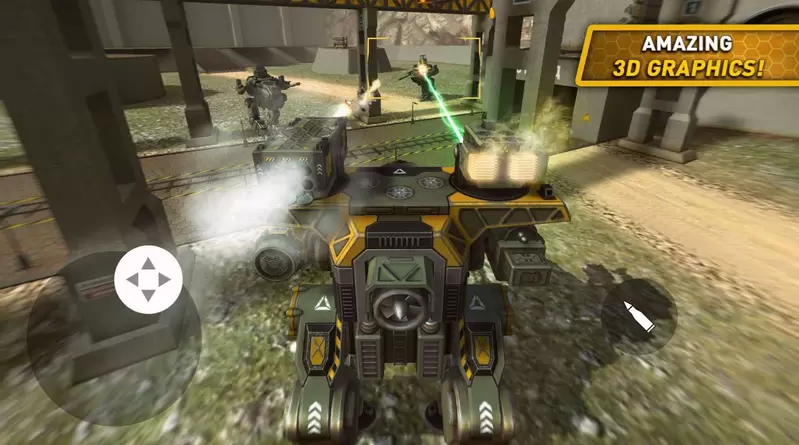Tap the white directional movement joystick
The height and width of the screenshot is (445, 799).
(x=148, y=279)
